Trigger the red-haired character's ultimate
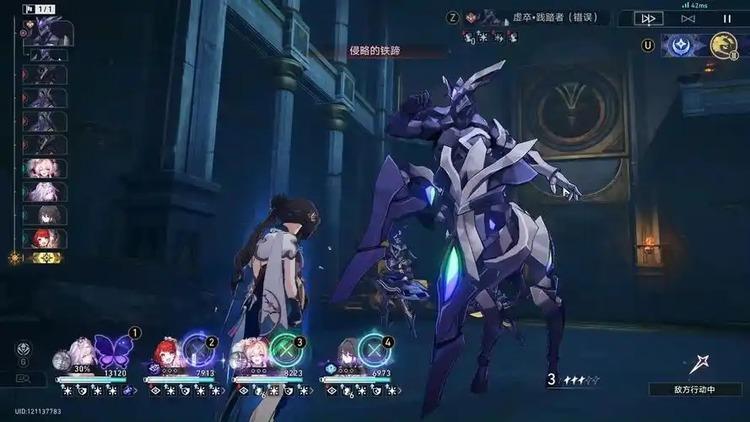 pos(198,352)
